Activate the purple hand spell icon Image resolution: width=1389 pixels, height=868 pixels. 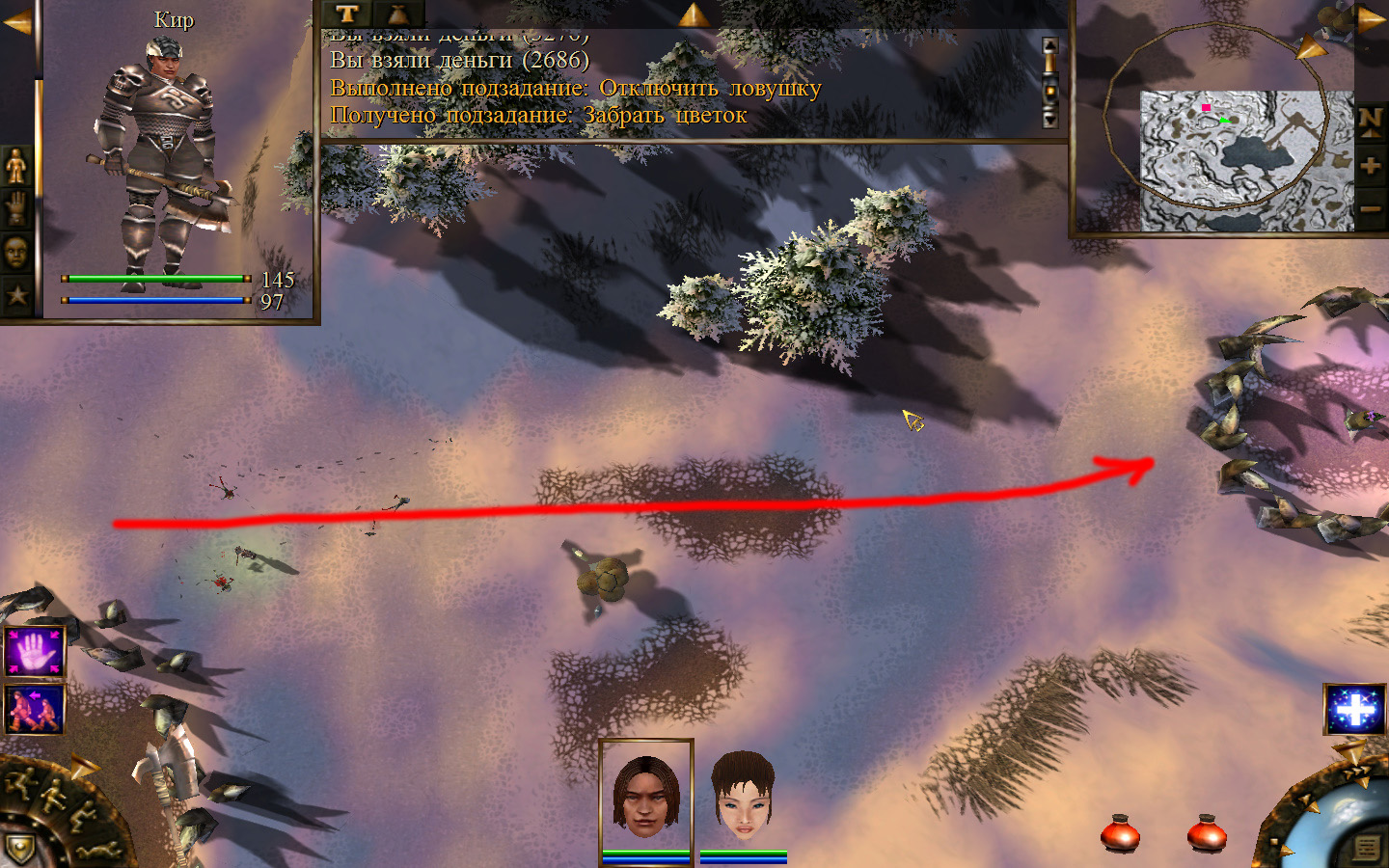35,651
